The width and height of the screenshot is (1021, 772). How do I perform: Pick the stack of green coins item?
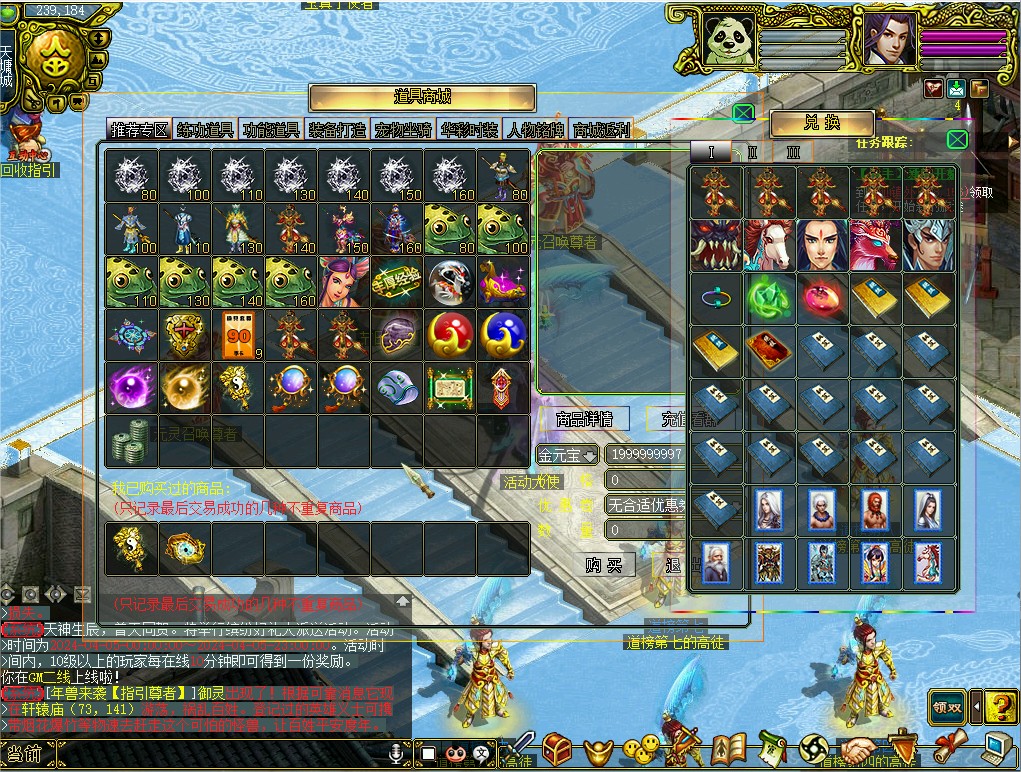[x=131, y=439]
